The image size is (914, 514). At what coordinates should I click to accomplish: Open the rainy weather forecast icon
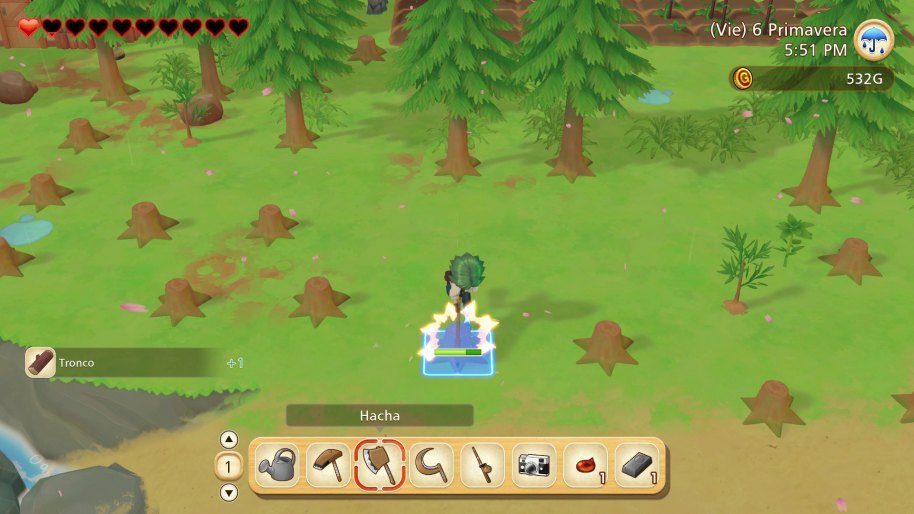pos(874,40)
